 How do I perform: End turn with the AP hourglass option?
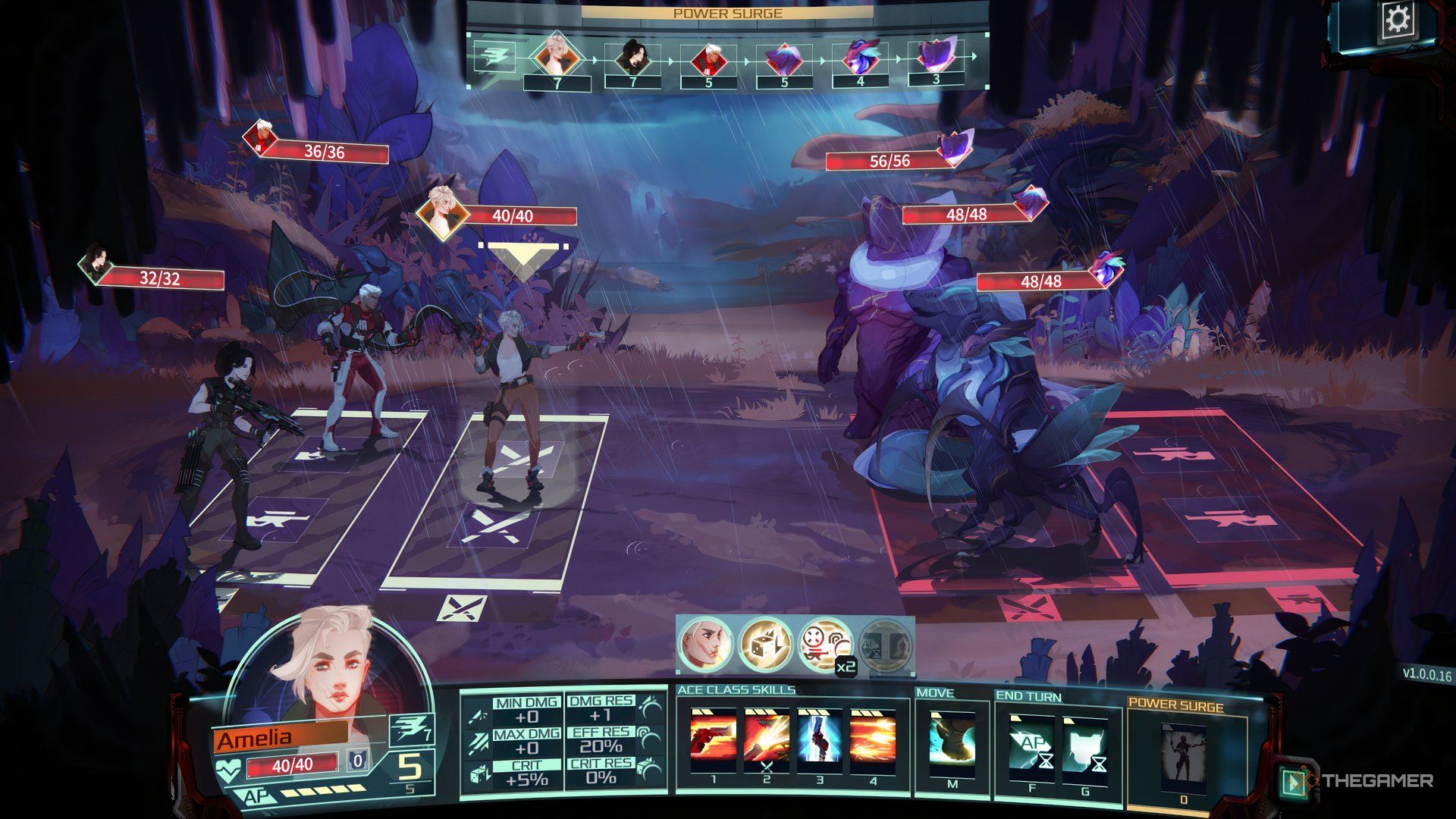pos(1031,748)
